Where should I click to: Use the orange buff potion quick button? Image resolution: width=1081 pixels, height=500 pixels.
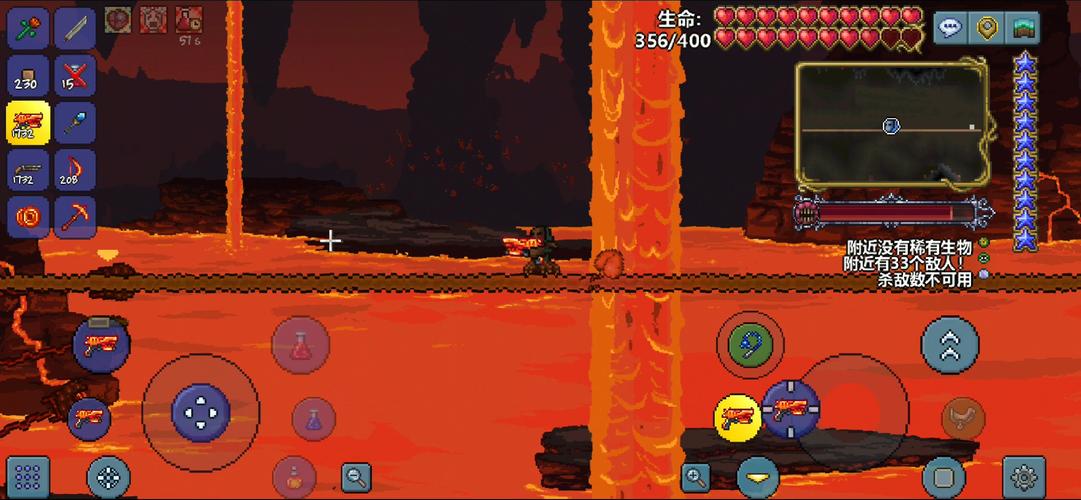coord(294,476)
